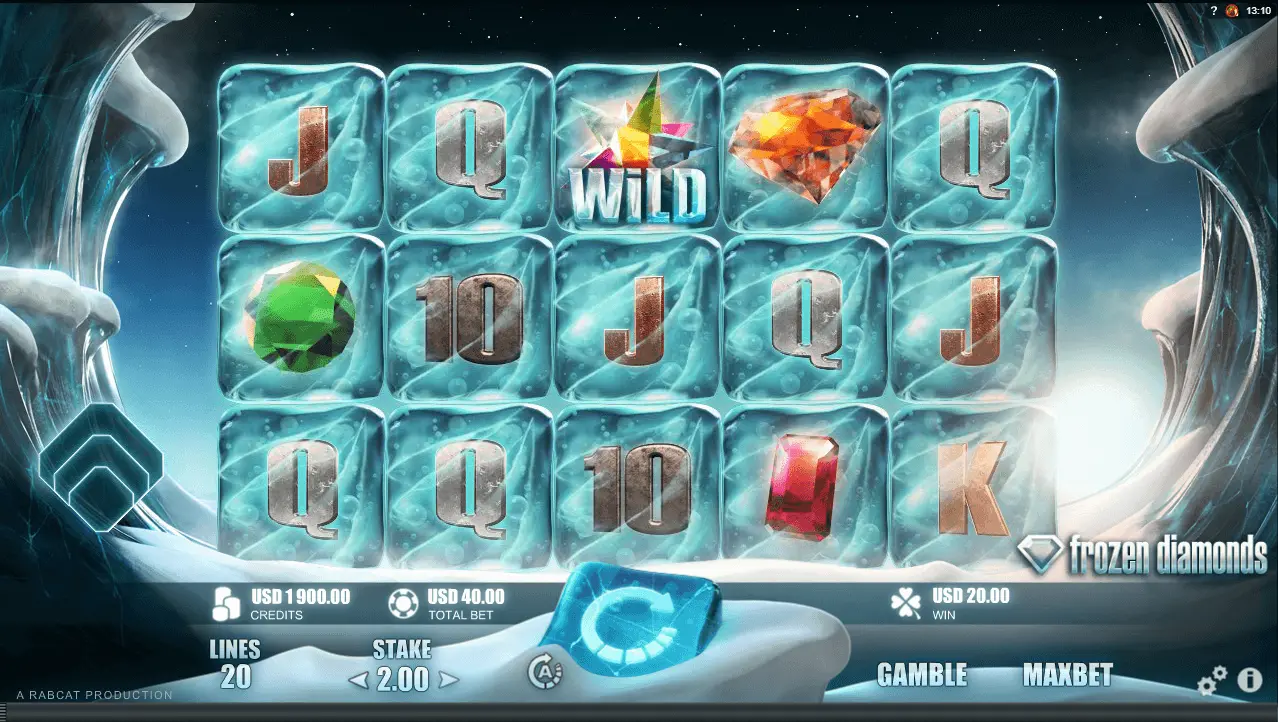Image resolution: width=1278 pixels, height=722 pixels.
Task: Gamble the current win
Action: (x=921, y=675)
